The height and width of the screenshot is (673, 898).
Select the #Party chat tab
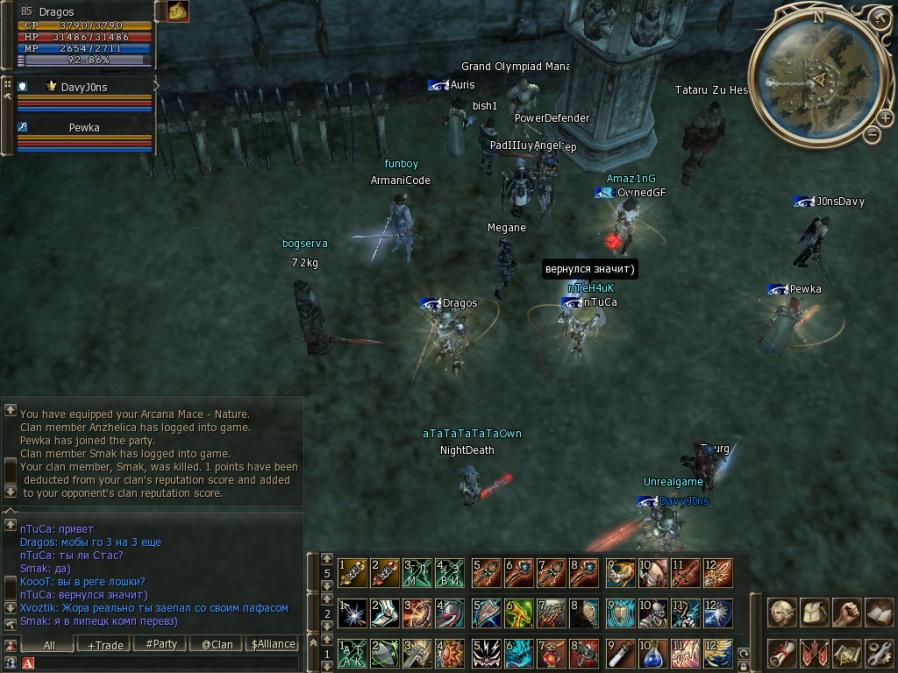click(160, 644)
